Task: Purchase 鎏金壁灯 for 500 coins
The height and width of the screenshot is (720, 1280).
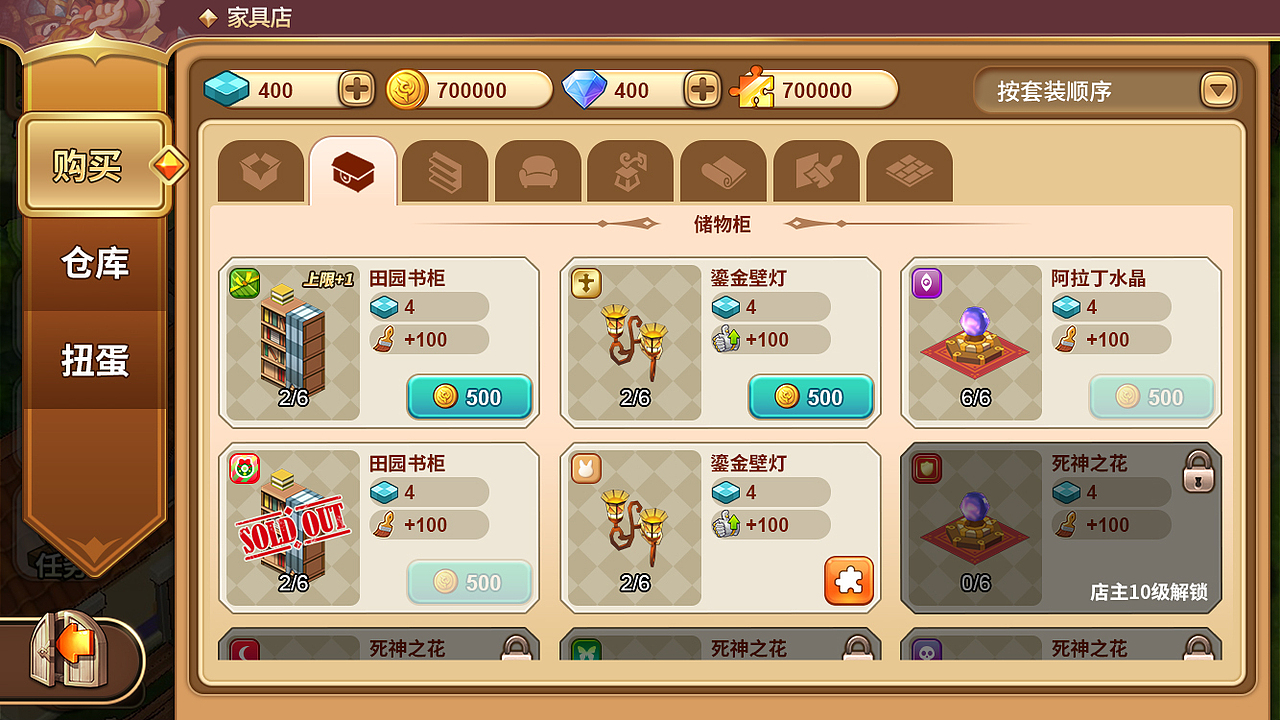Action: pos(810,397)
